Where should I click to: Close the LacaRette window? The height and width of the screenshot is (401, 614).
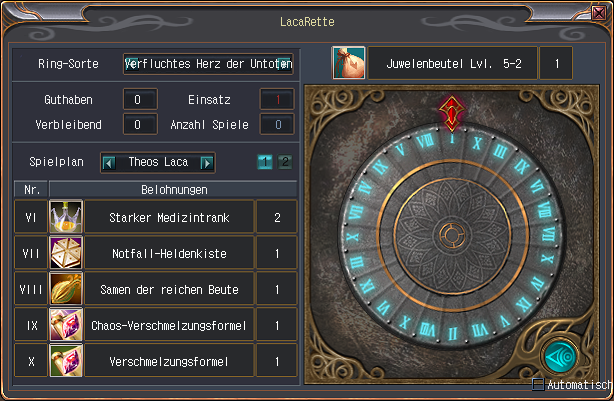point(598,14)
